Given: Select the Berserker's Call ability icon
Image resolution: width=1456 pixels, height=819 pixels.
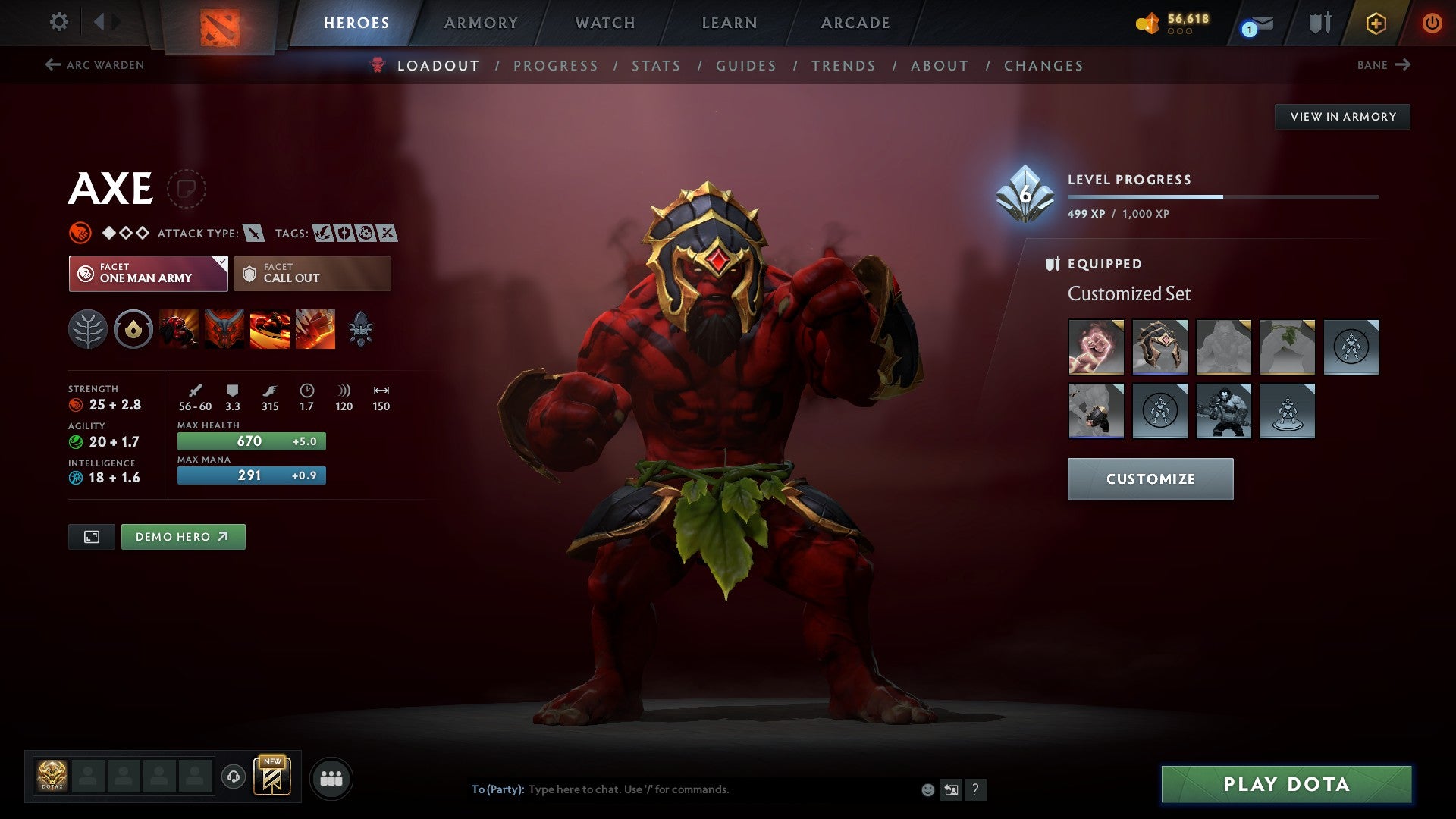Looking at the screenshot, I should click(x=179, y=328).
